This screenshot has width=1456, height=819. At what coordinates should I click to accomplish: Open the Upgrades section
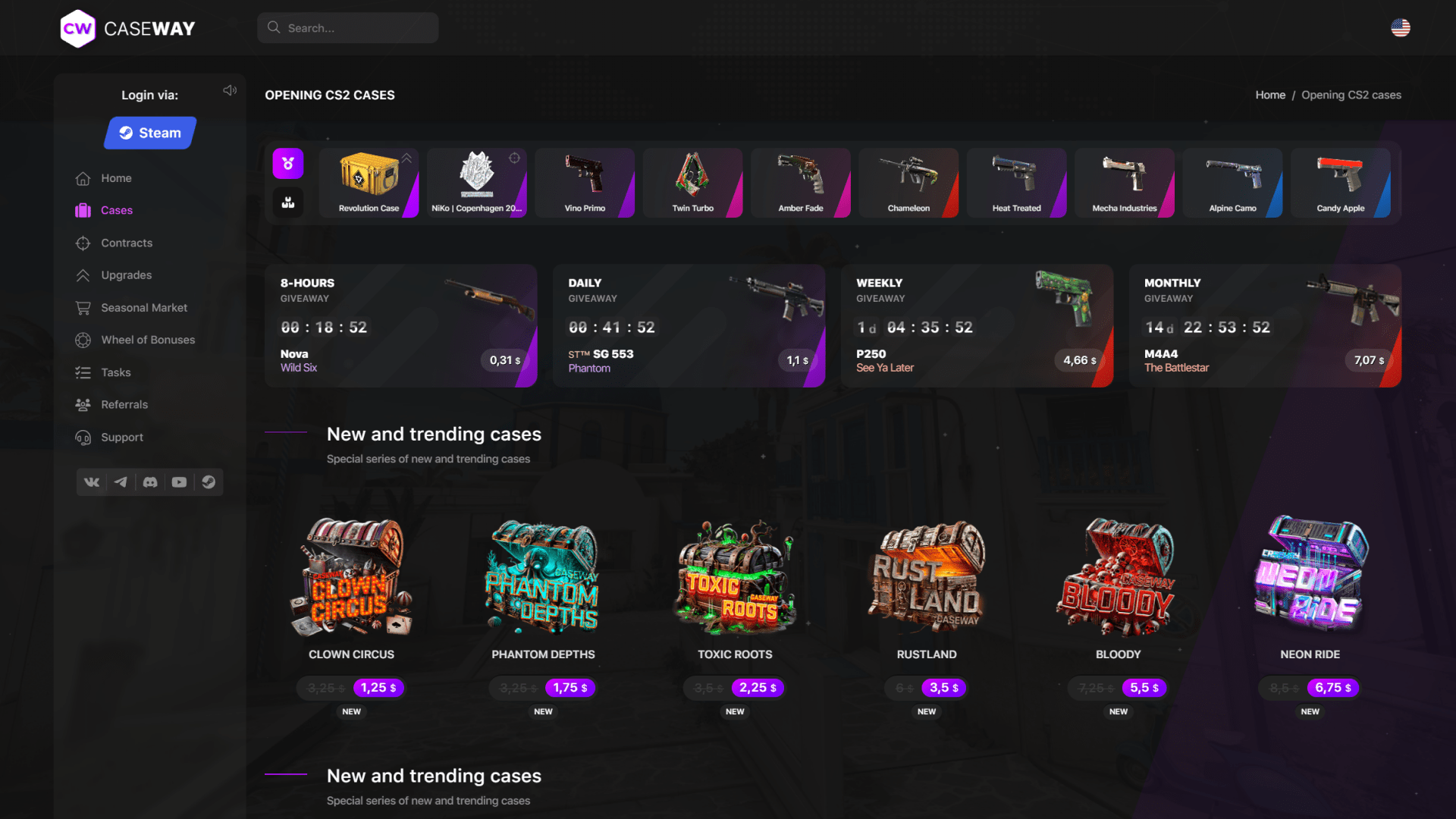126,275
